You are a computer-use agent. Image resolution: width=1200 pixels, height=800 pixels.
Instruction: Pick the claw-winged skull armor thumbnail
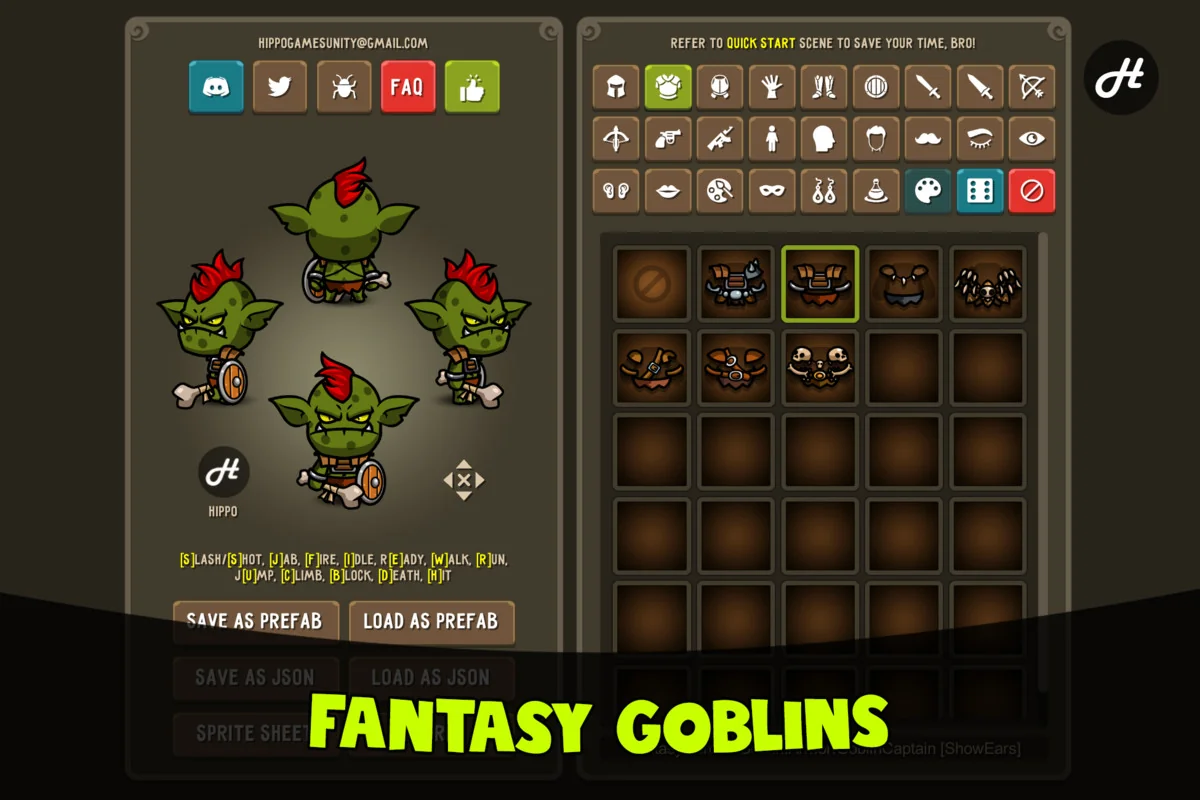click(x=988, y=284)
